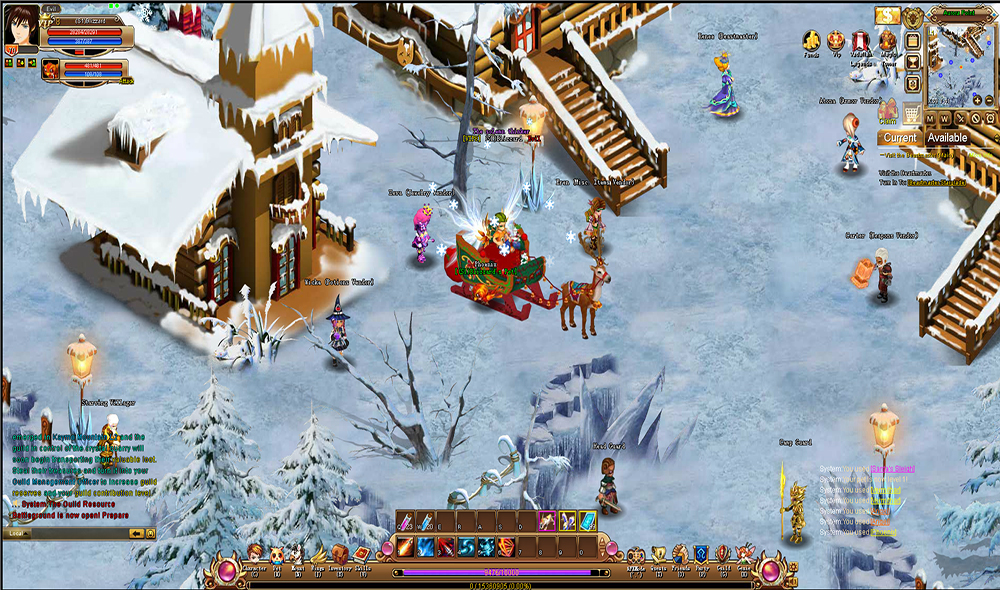Open the VIP crown icon

pyautogui.click(x=836, y=41)
